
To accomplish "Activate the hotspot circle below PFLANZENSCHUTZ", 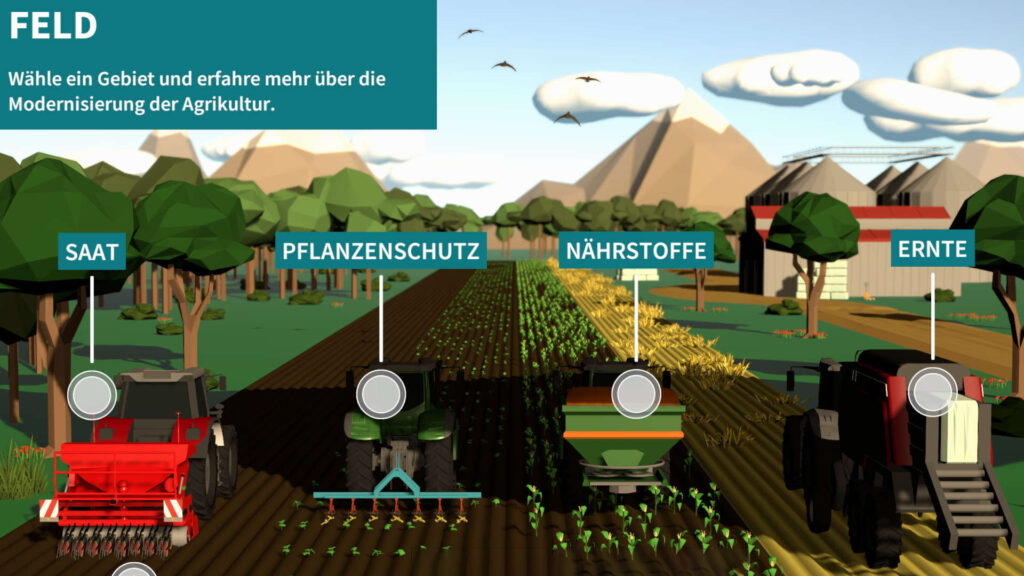I will 381,394.
